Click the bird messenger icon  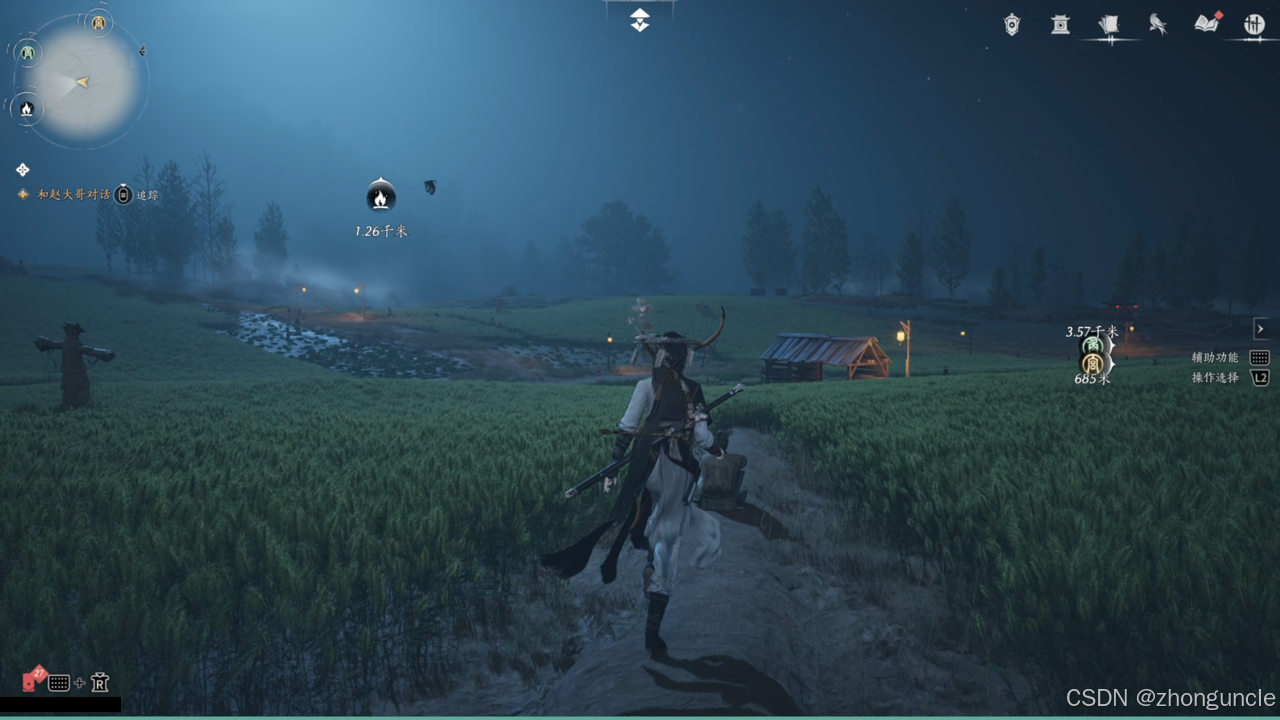[x=1158, y=25]
